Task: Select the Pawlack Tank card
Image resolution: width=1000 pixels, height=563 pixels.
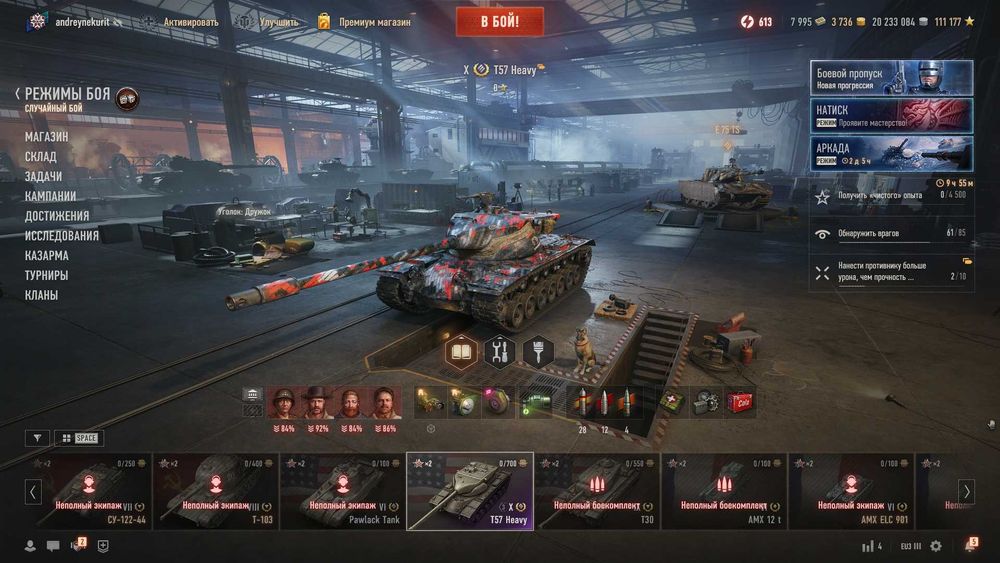Action: [x=342, y=491]
